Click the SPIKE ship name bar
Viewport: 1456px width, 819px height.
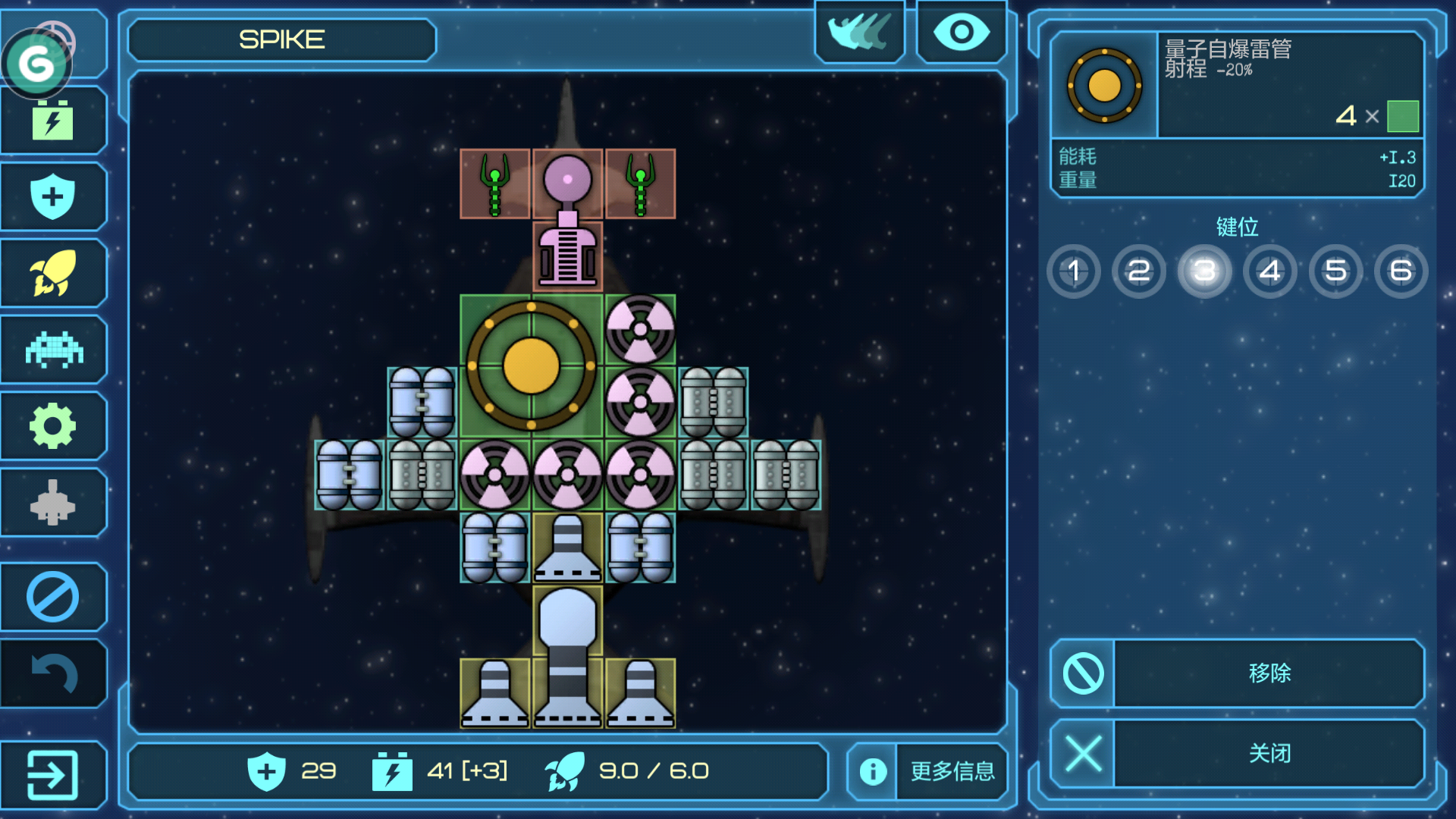282,39
